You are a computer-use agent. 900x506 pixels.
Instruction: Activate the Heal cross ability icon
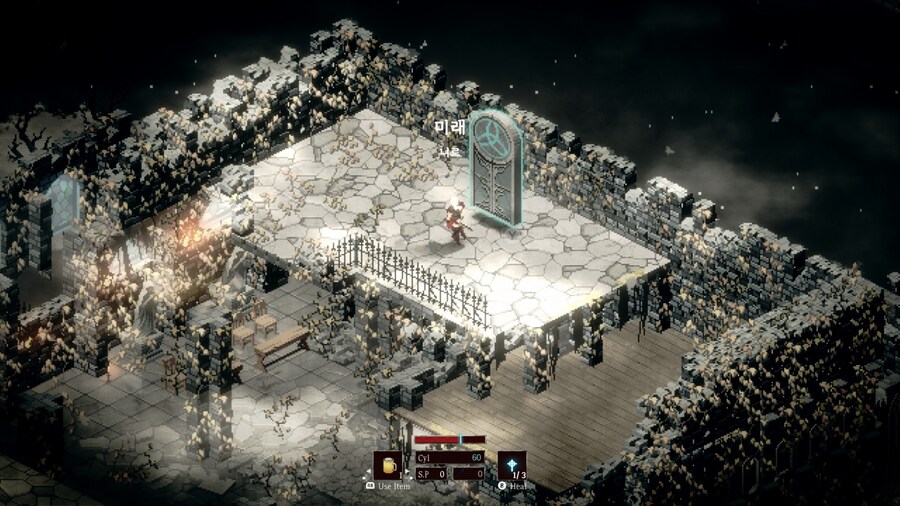(511, 465)
